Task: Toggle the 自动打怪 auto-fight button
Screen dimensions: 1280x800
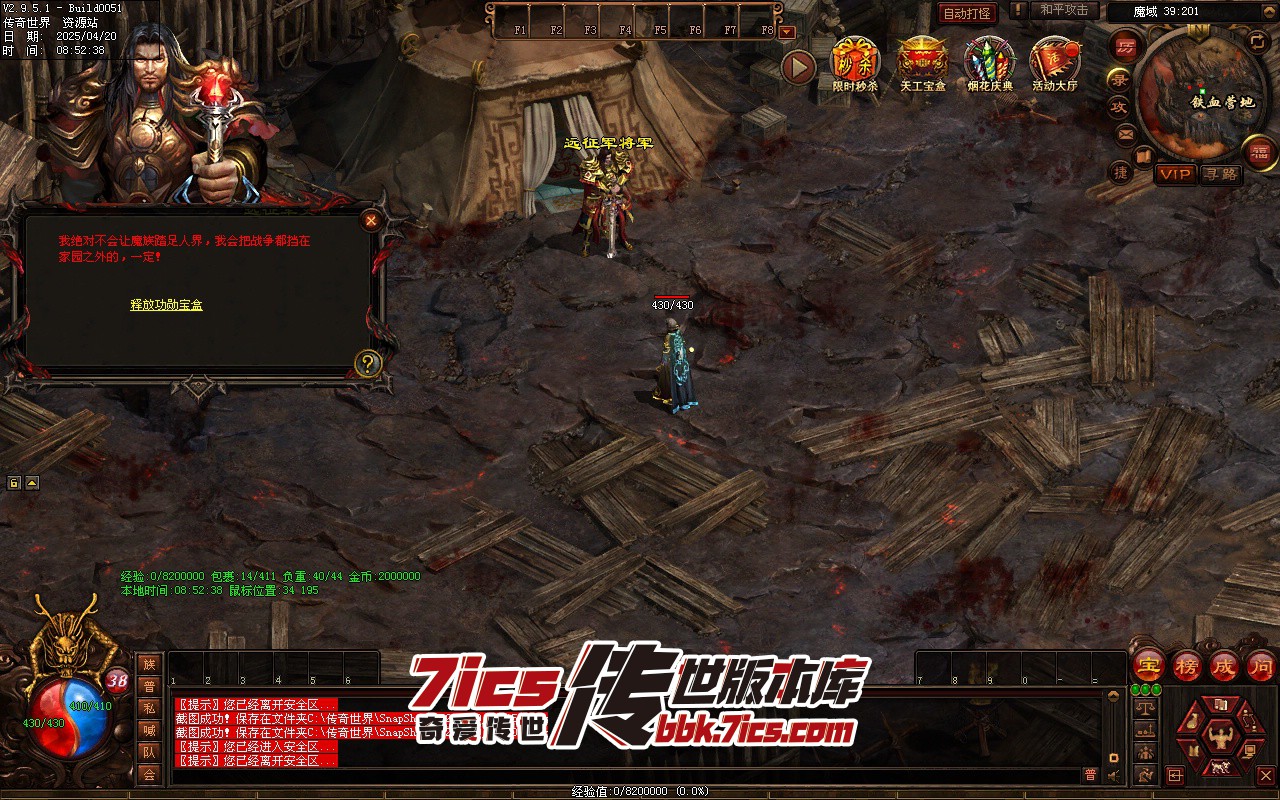Action: pyautogui.click(x=967, y=13)
